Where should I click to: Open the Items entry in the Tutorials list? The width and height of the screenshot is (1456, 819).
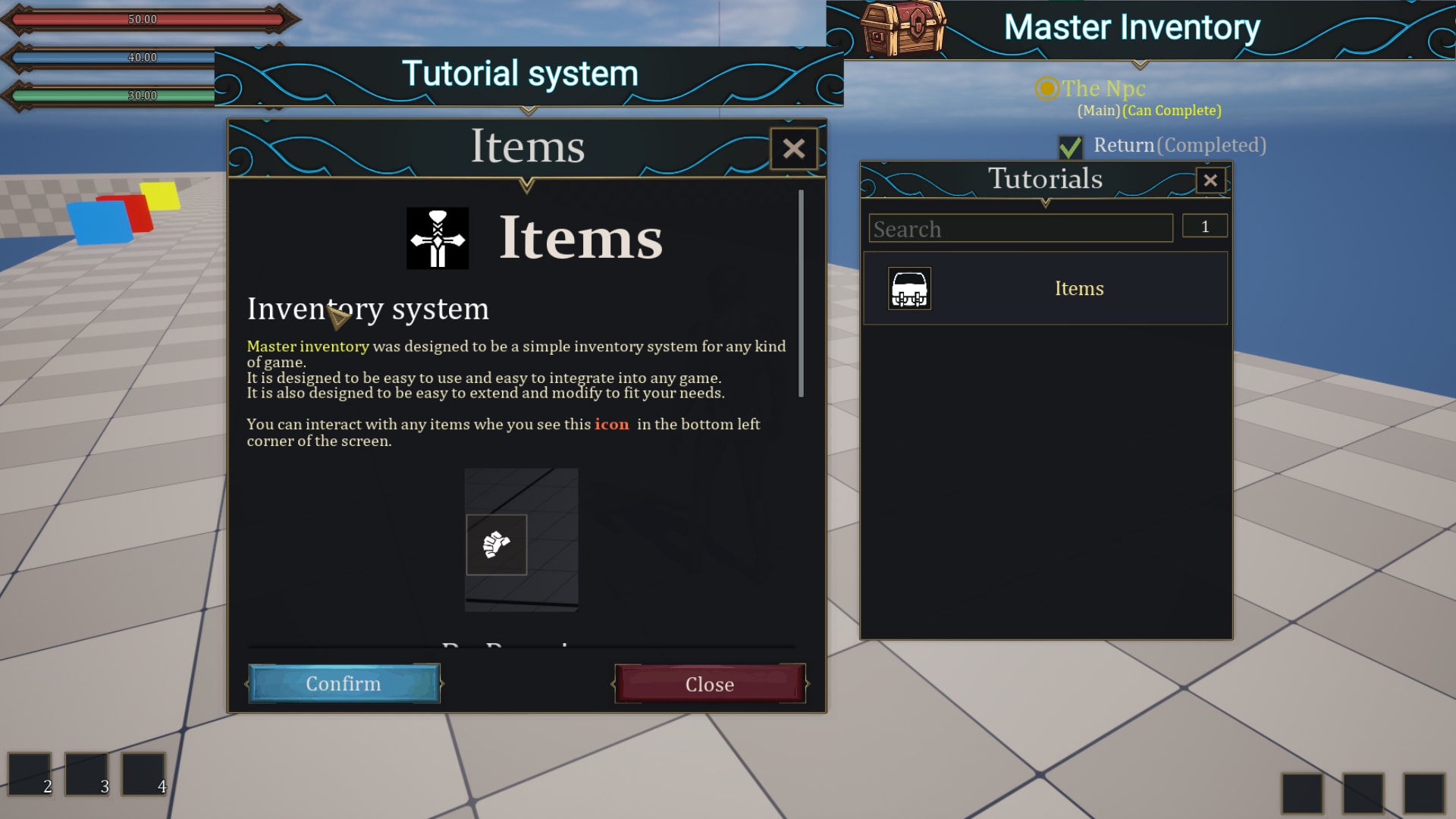tap(1078, 288)
